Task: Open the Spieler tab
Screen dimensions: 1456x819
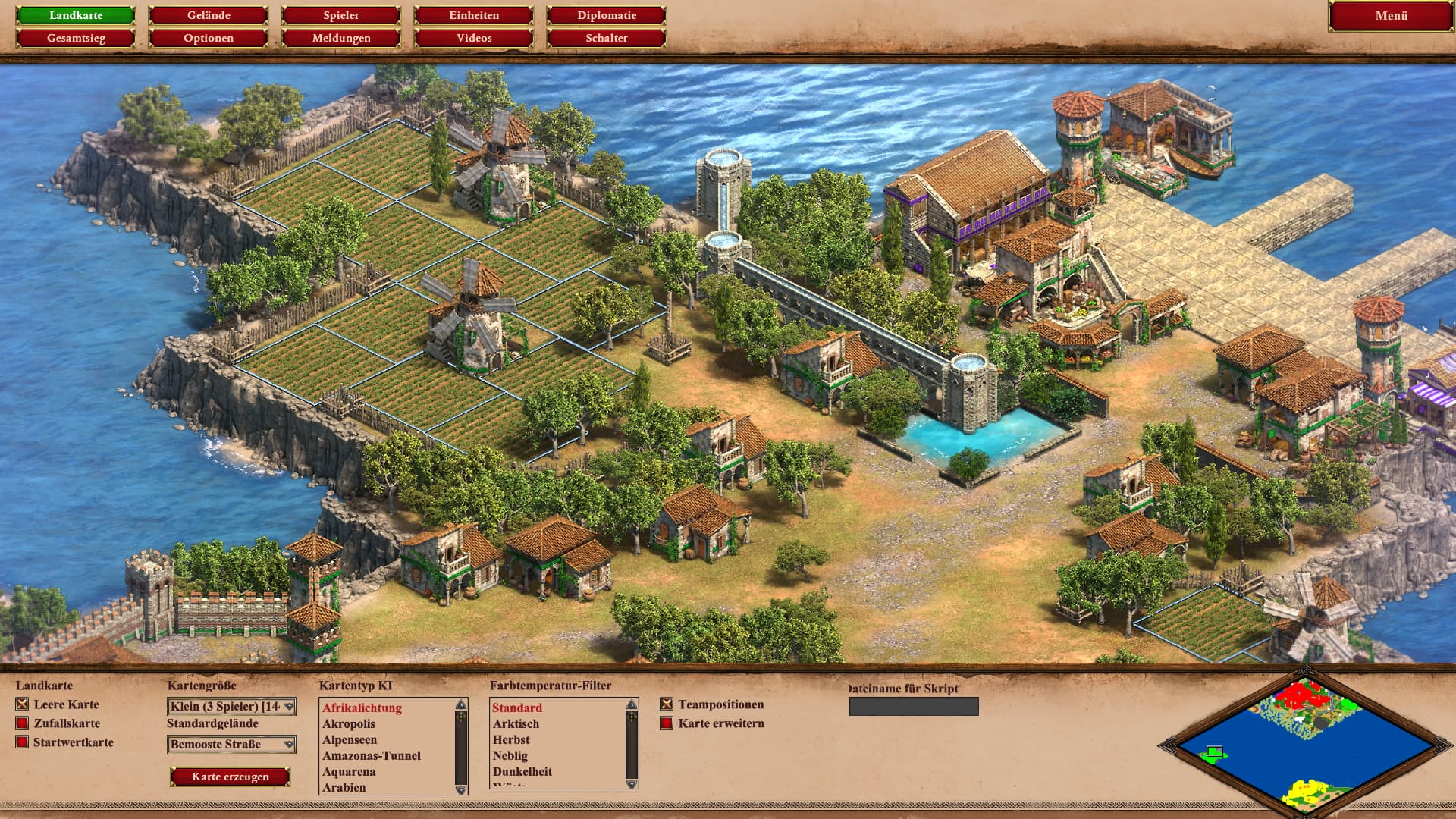Action: (341, 15)
